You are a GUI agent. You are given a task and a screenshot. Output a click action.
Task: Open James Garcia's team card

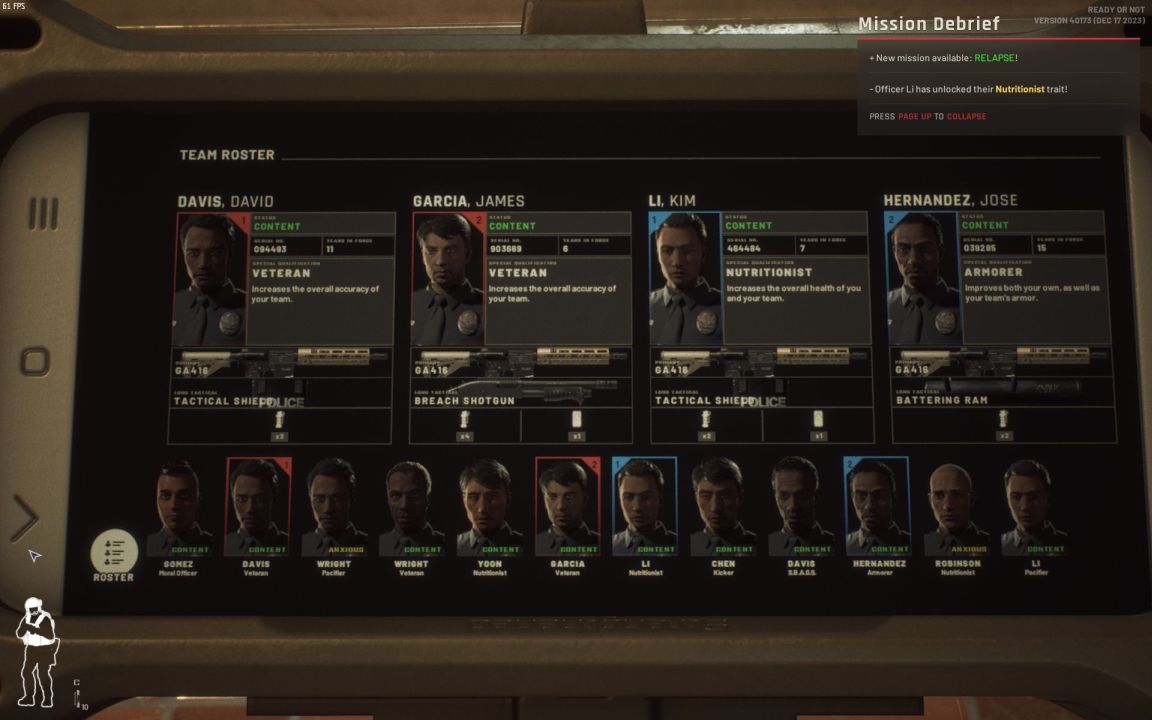click(x=522, y=278)
